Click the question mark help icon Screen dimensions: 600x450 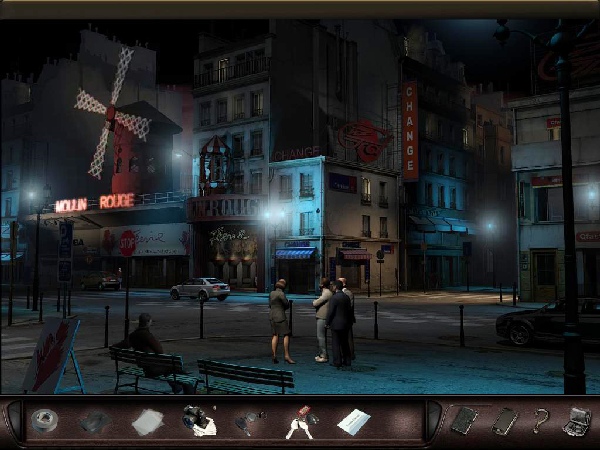coord(541,420)
